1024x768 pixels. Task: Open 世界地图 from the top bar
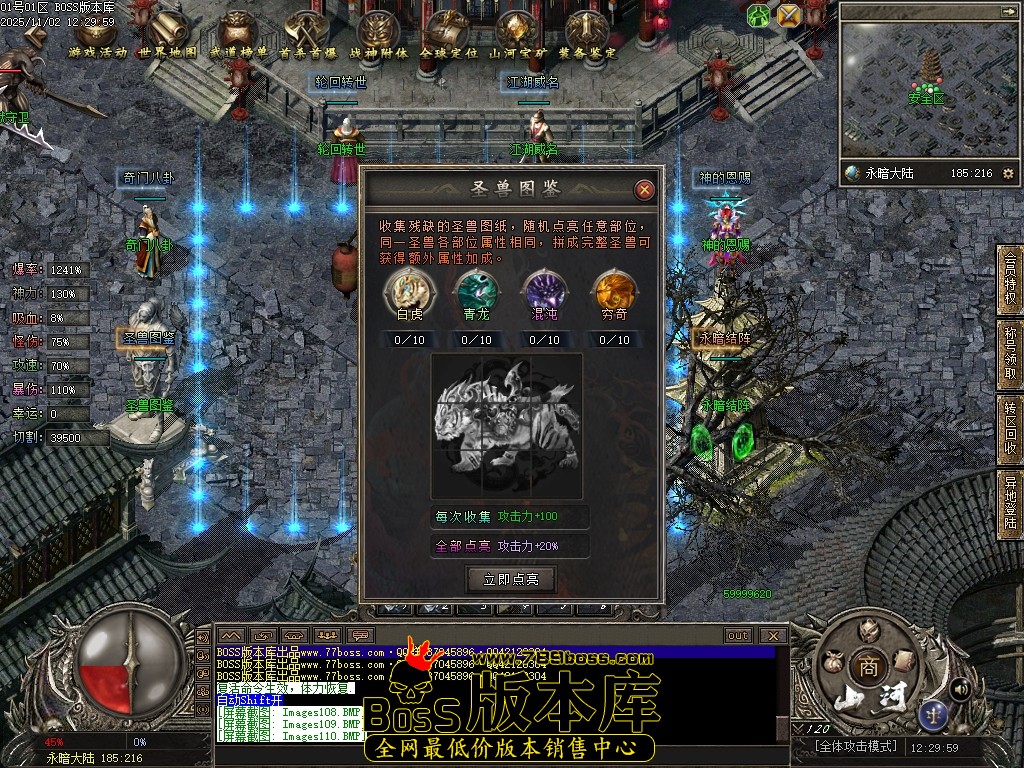tap(167, 35)
